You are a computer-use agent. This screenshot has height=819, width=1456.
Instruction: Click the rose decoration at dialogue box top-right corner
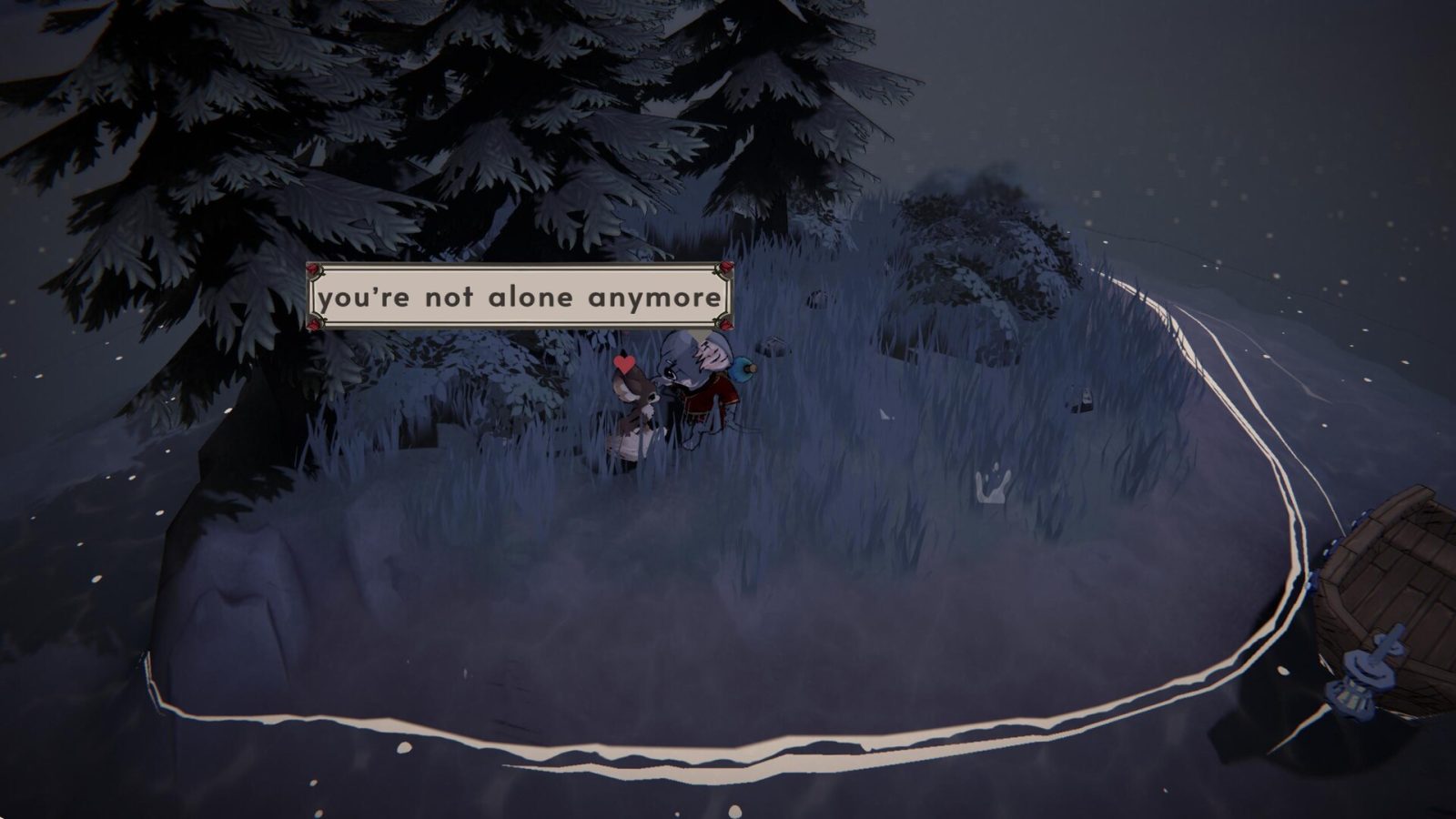pos(725,269)
